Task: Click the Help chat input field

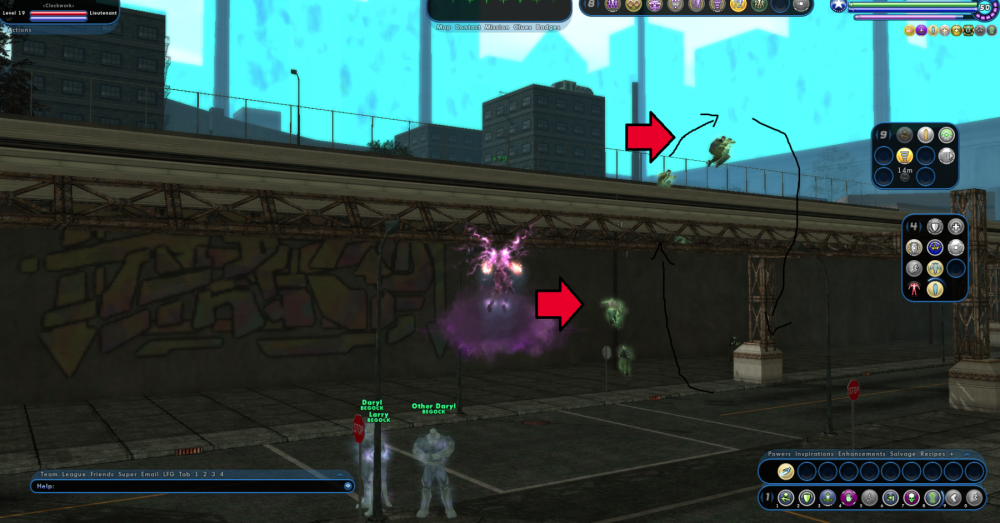Action: point(190,487)
